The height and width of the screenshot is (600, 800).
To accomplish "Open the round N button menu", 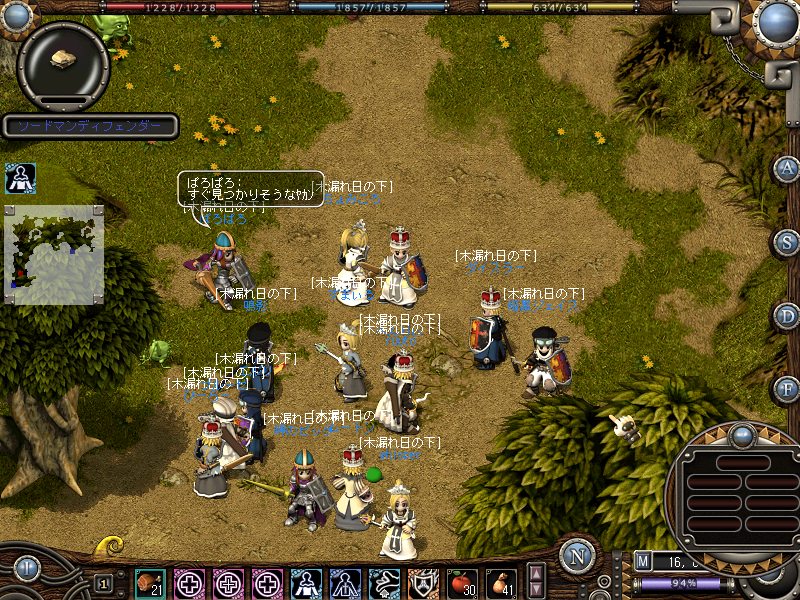I will coord(575,555).
